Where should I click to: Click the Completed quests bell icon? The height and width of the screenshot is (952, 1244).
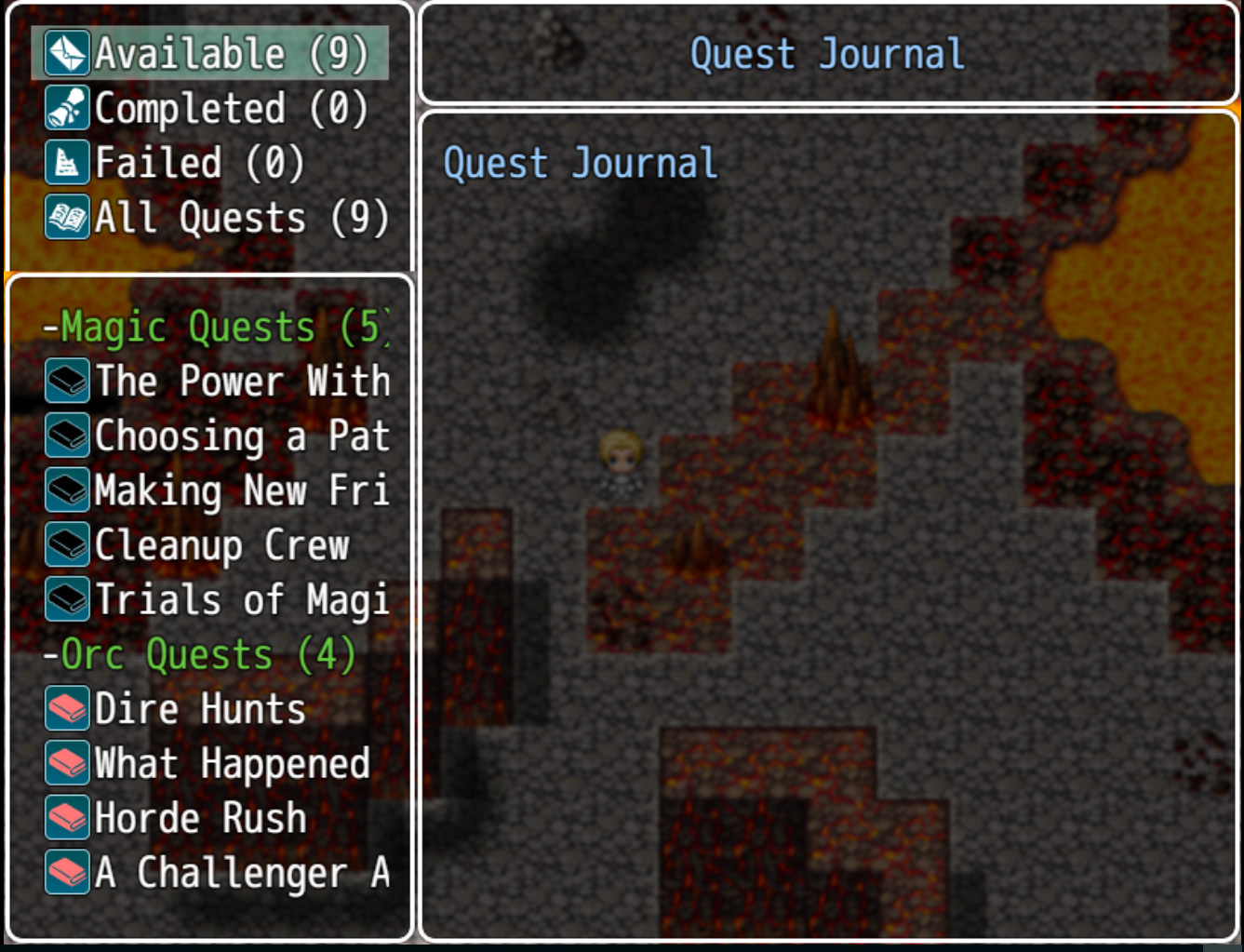(x=65, y=109)
